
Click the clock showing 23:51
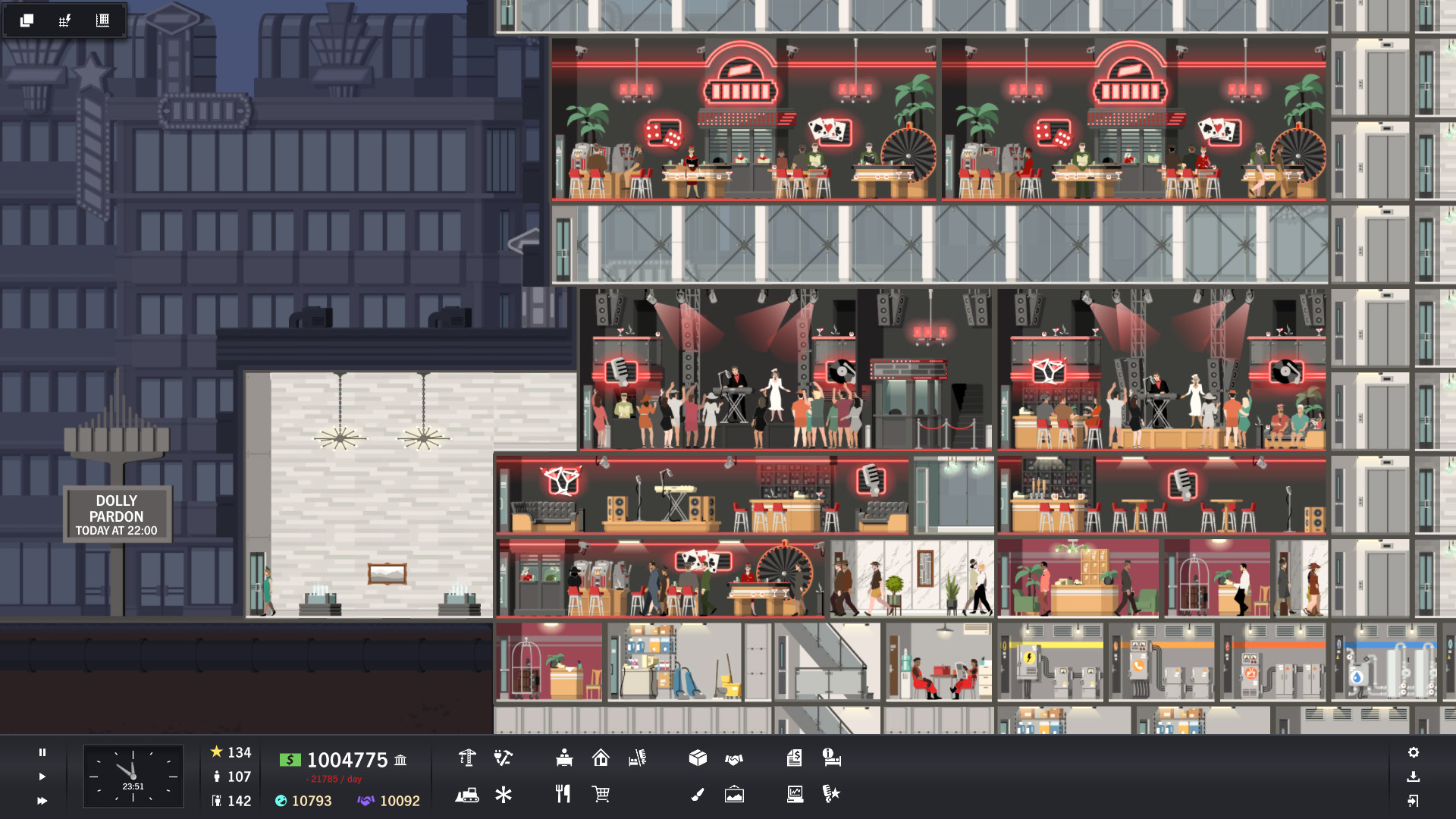133,775
